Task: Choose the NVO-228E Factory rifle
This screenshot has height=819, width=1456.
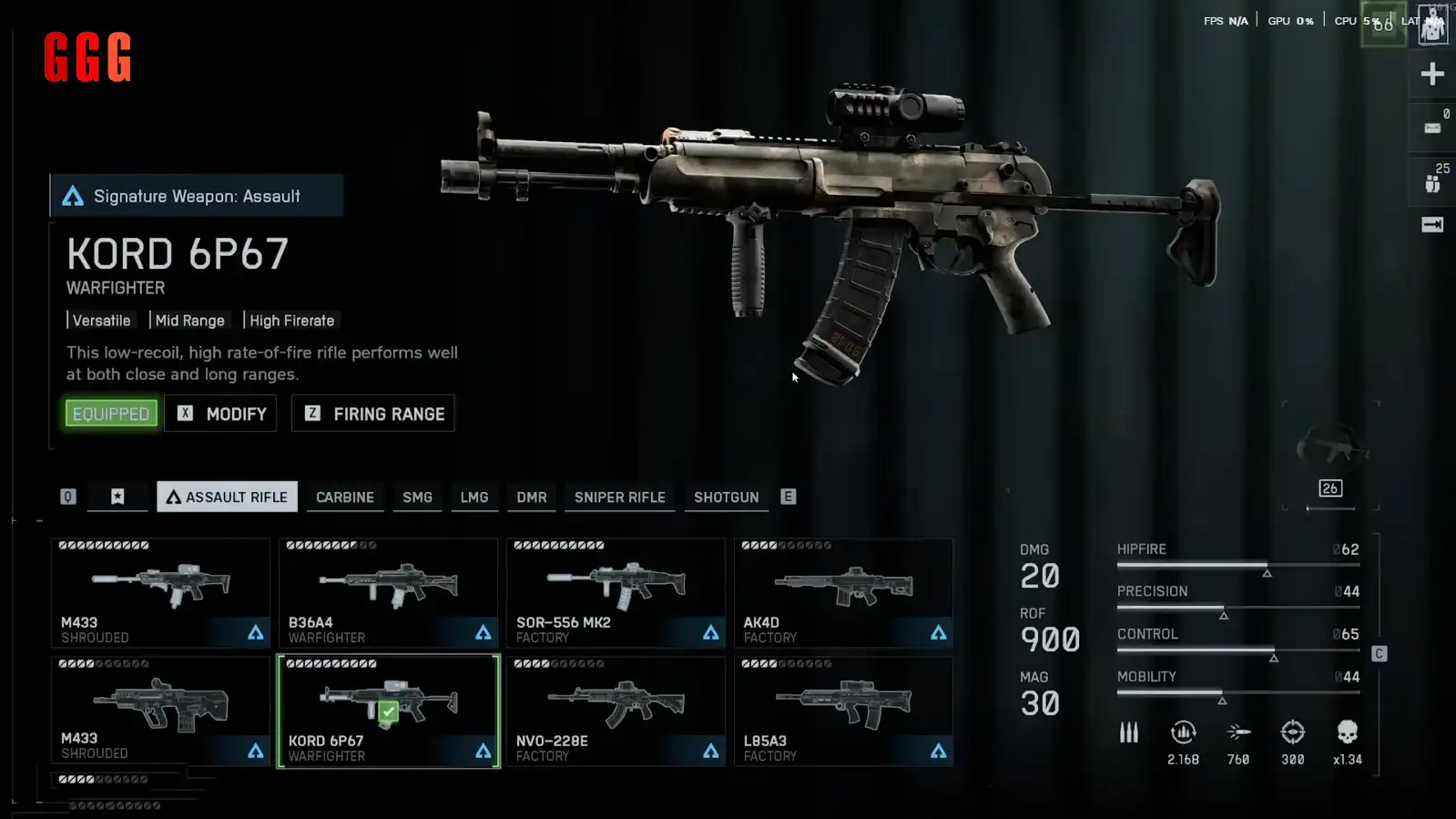Action: point(616,712)
